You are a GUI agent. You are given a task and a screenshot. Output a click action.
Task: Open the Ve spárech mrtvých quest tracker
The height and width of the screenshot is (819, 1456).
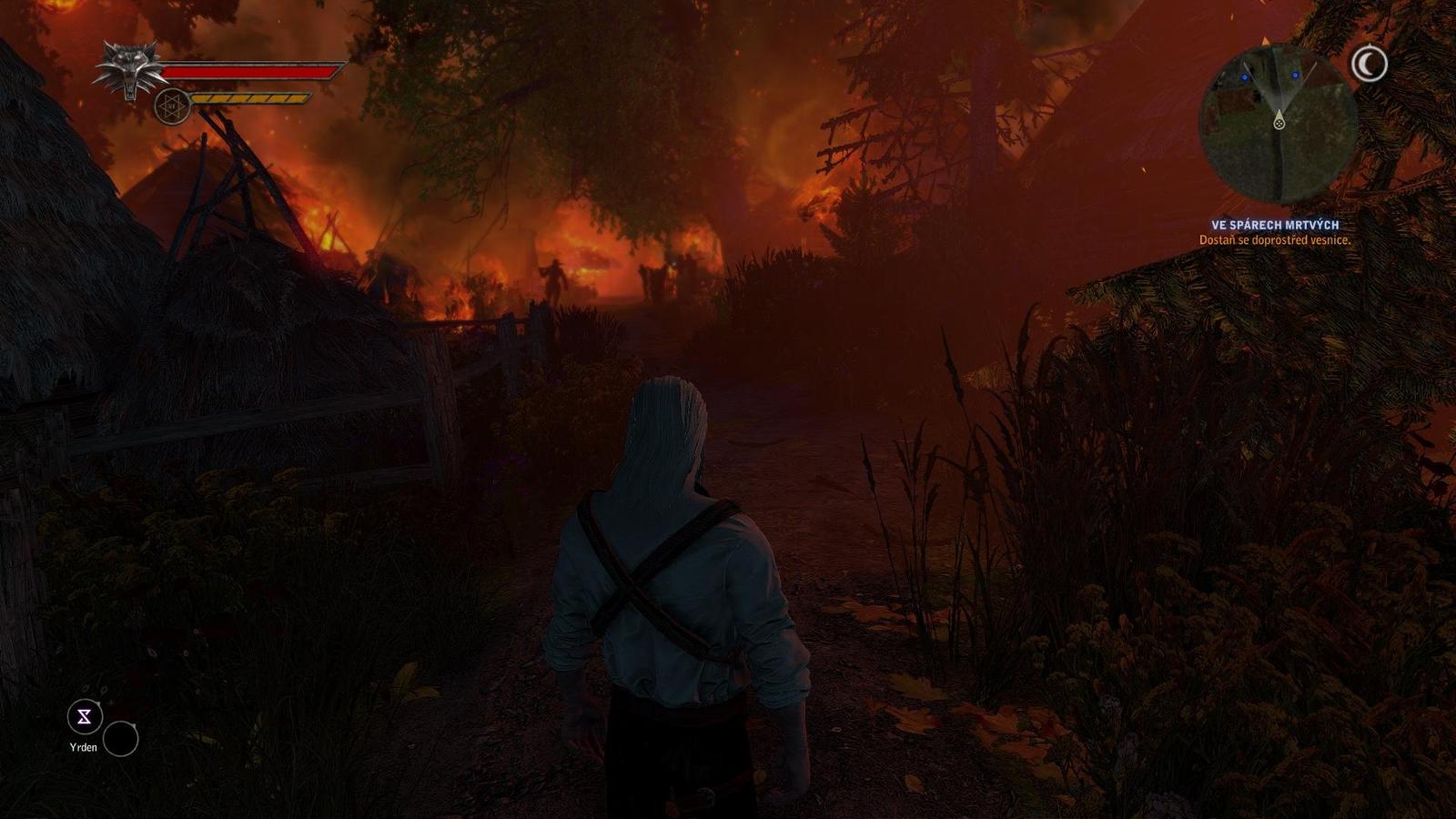point(1274,225)
